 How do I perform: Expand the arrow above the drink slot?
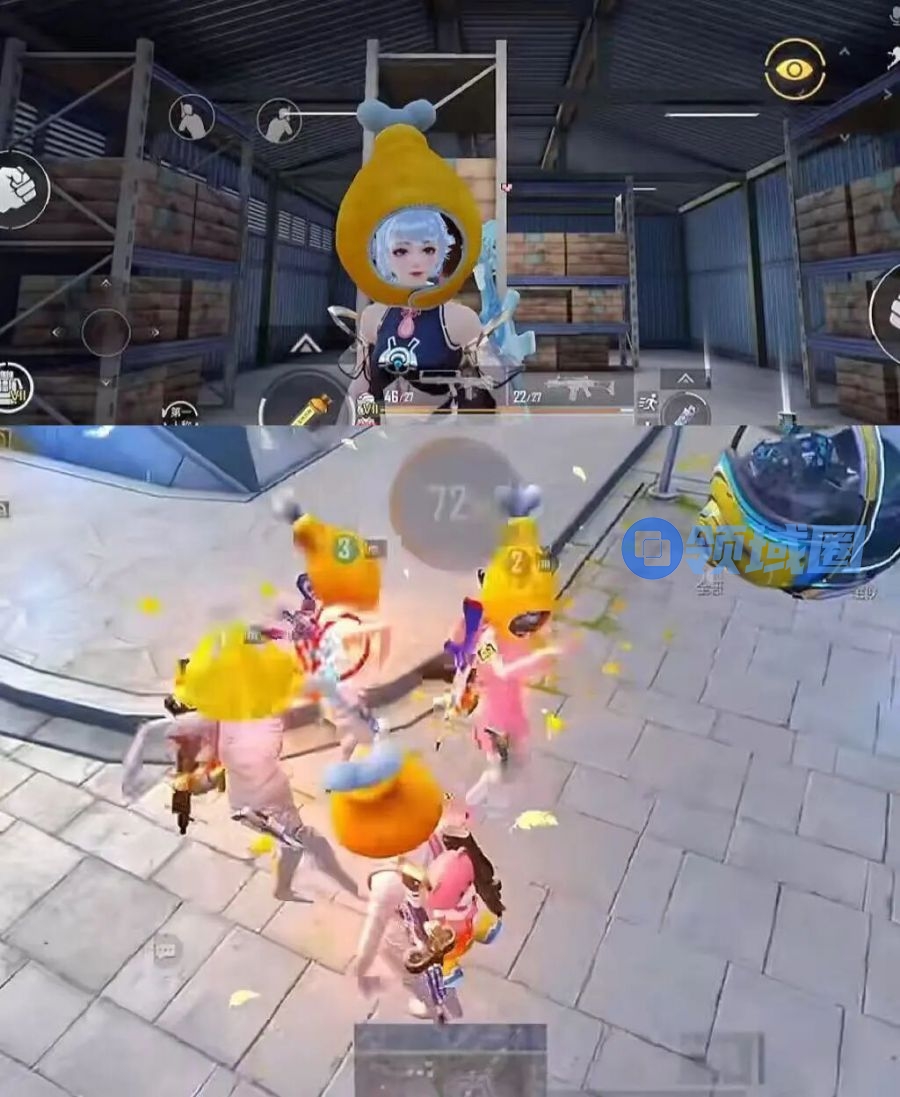[306, 345]
